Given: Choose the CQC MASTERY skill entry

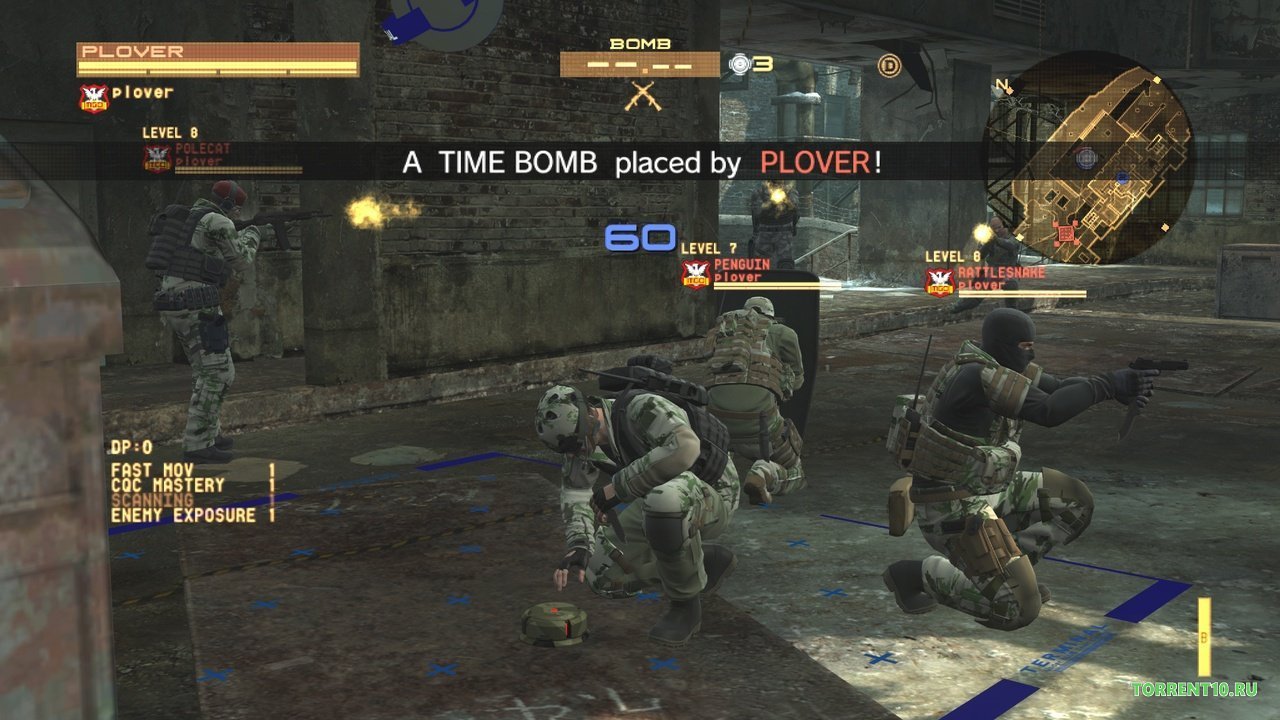Looking at the screenshot, I should pos(167,485).
